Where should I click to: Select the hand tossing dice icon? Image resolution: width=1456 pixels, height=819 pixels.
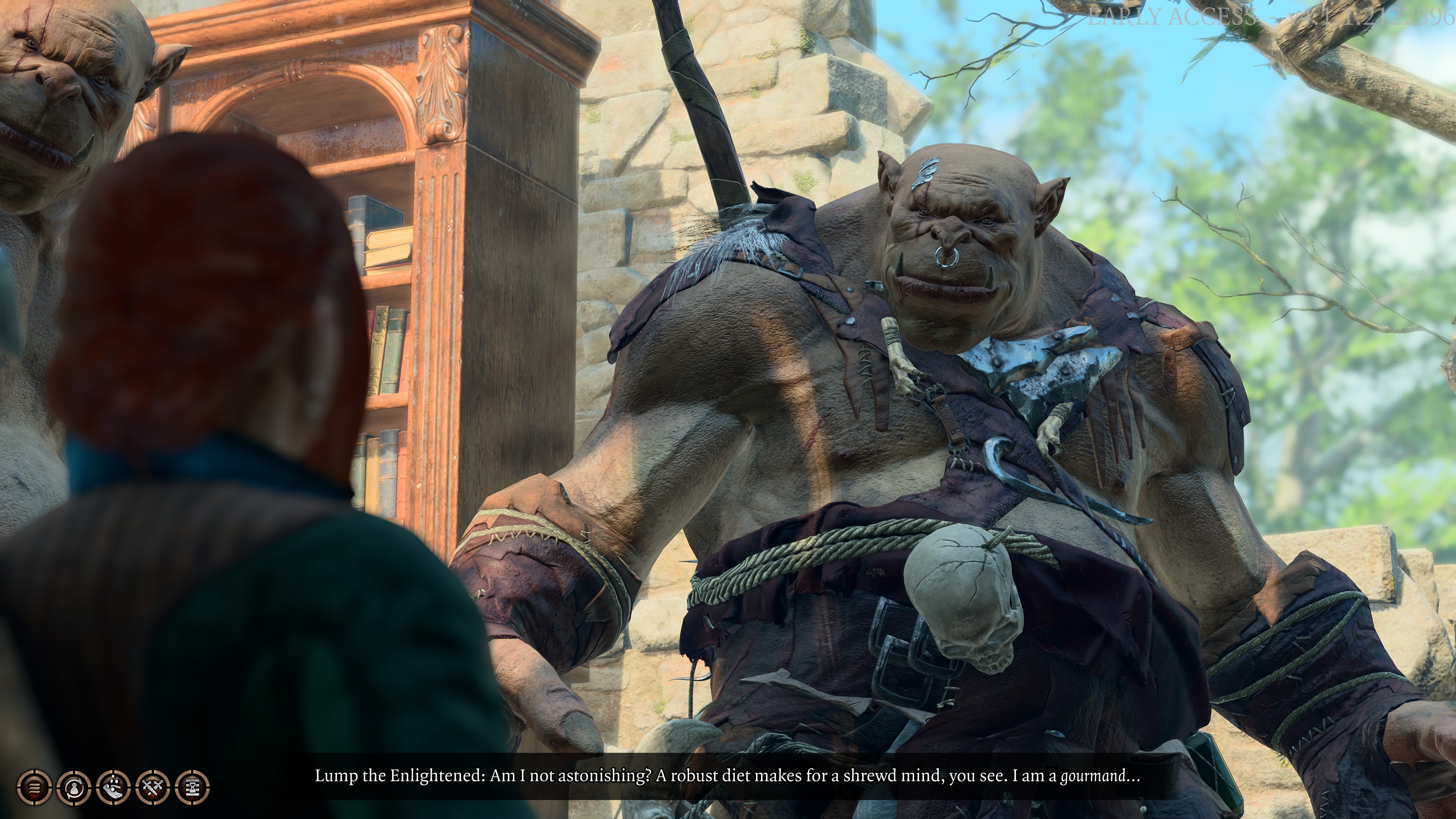(x=113, y=787)
